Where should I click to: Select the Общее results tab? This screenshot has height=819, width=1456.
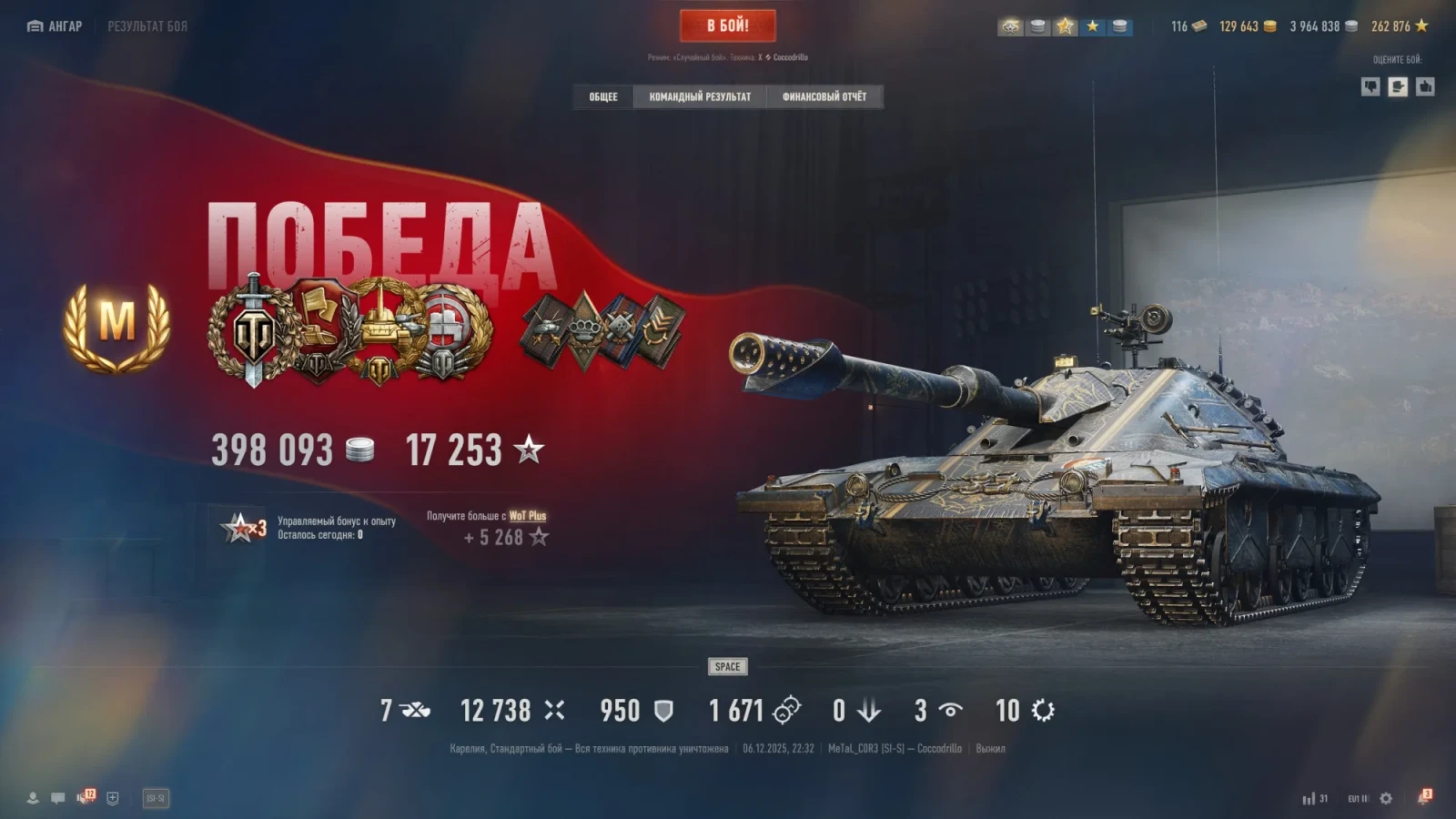[602, 96]
